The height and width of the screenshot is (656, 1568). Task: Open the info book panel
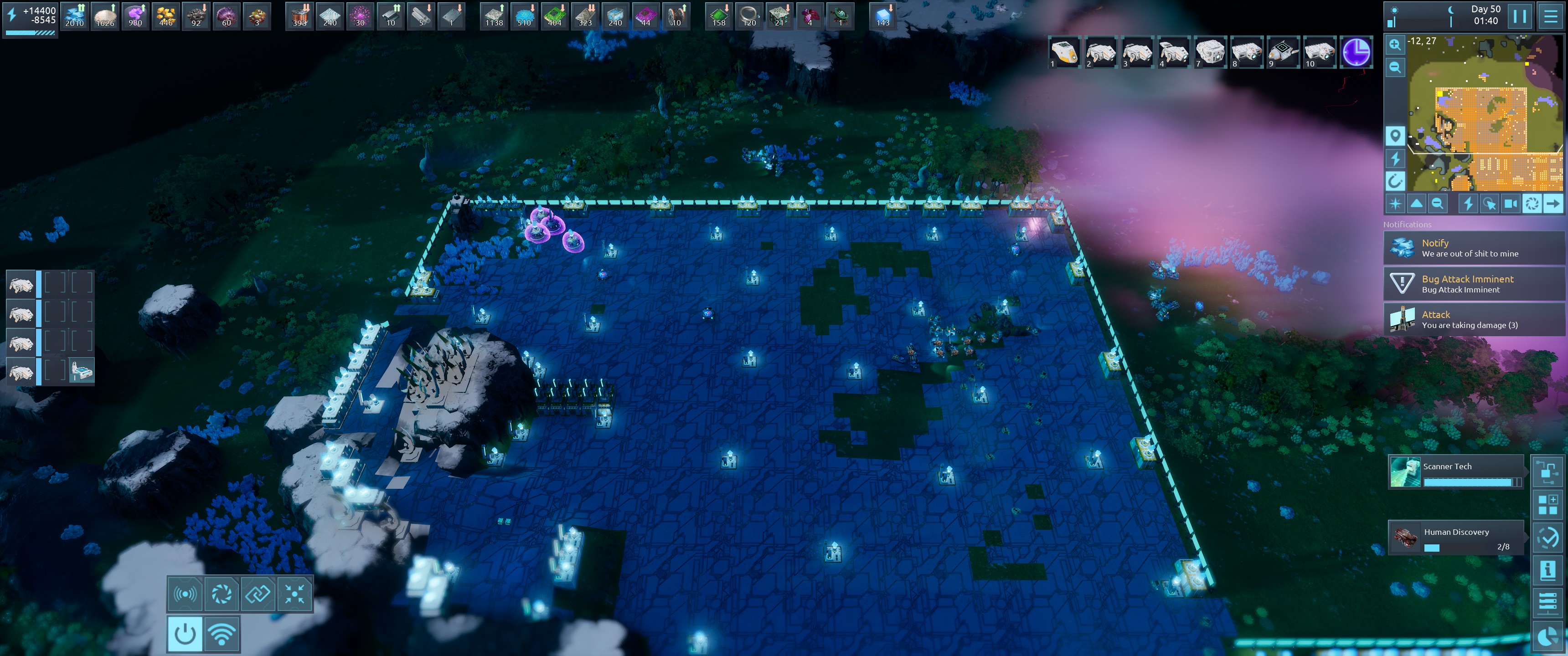coord(1547,569)
